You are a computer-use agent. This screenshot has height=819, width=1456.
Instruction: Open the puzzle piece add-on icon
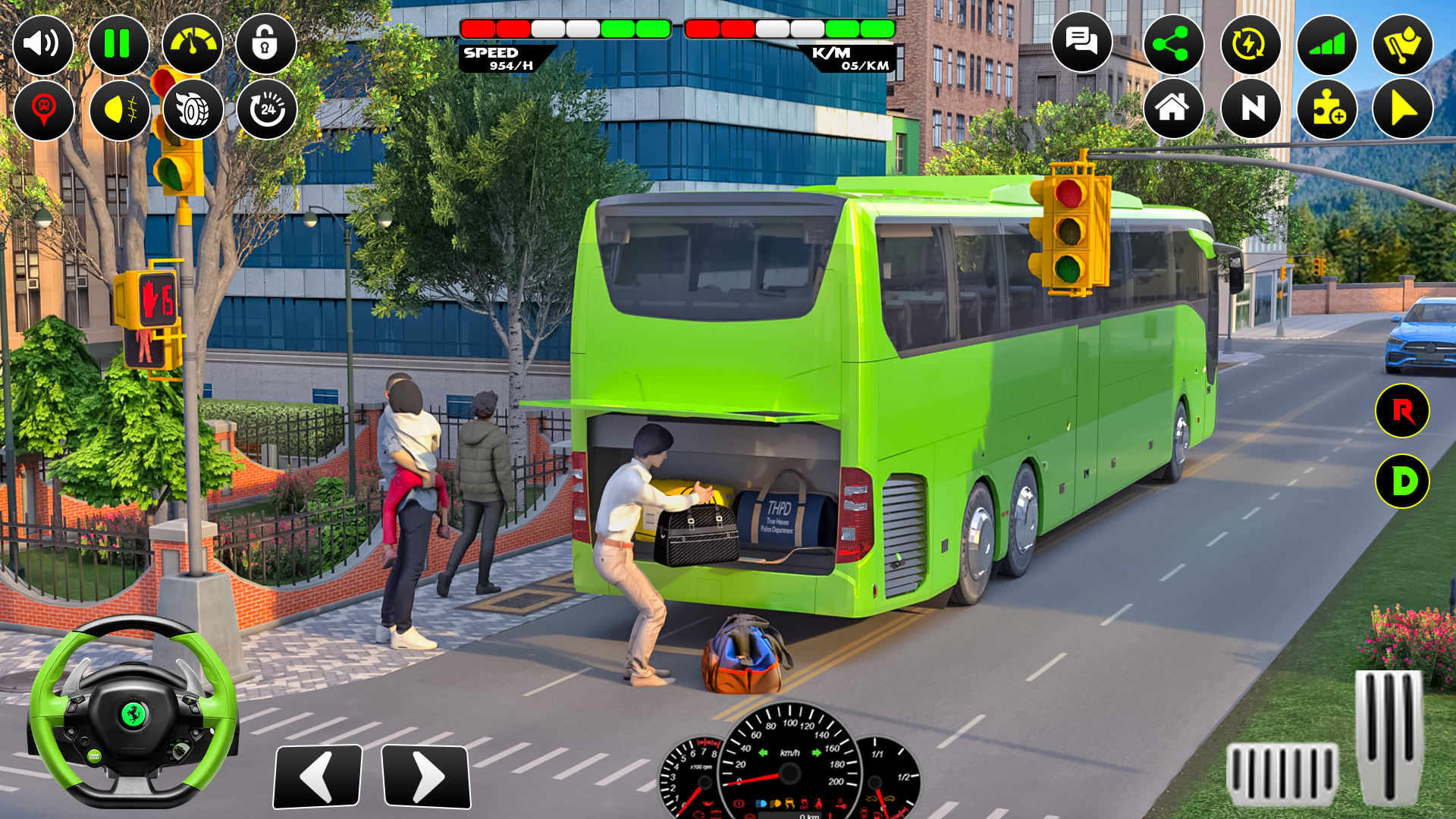click(x=1327, y=108)
